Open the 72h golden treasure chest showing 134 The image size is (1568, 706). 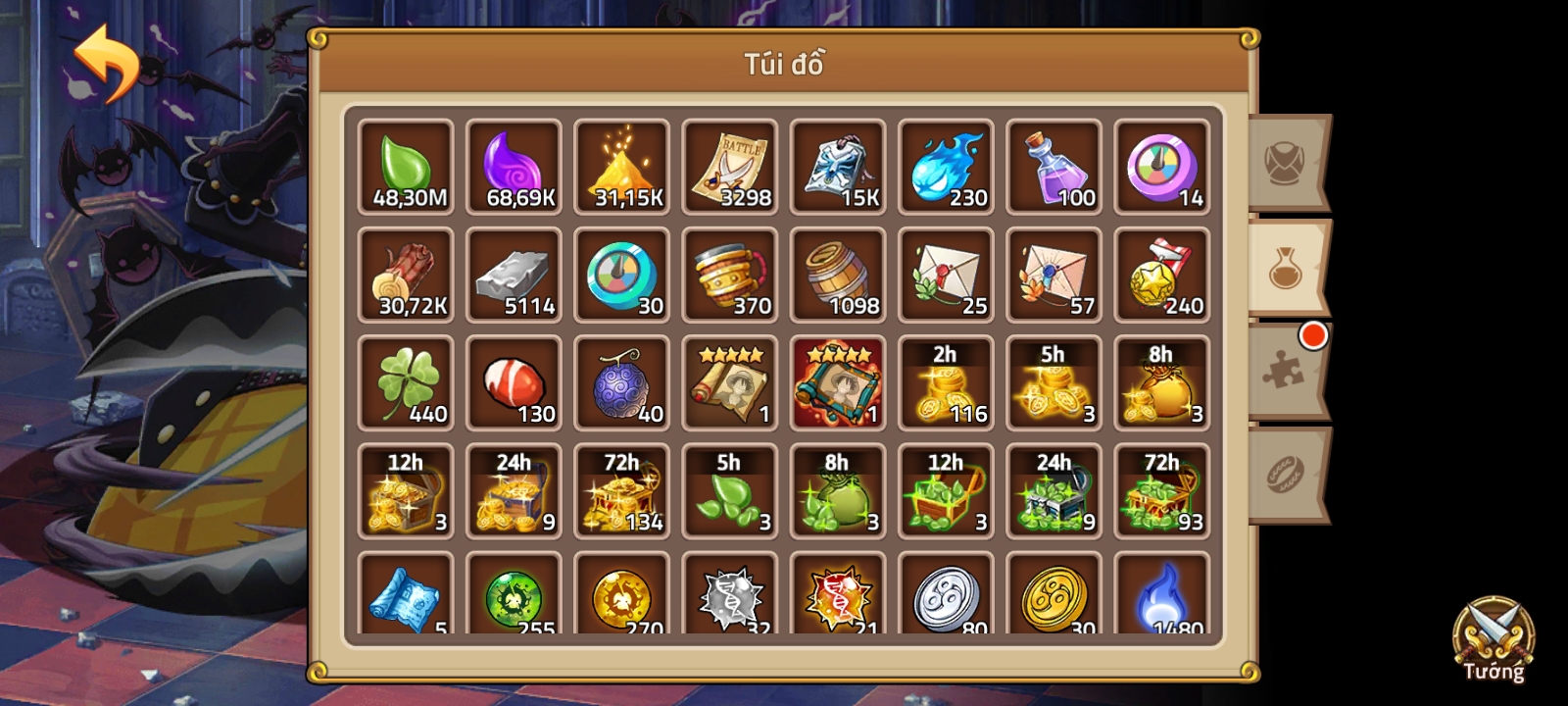pyautogui.click(x=621, y=490)
